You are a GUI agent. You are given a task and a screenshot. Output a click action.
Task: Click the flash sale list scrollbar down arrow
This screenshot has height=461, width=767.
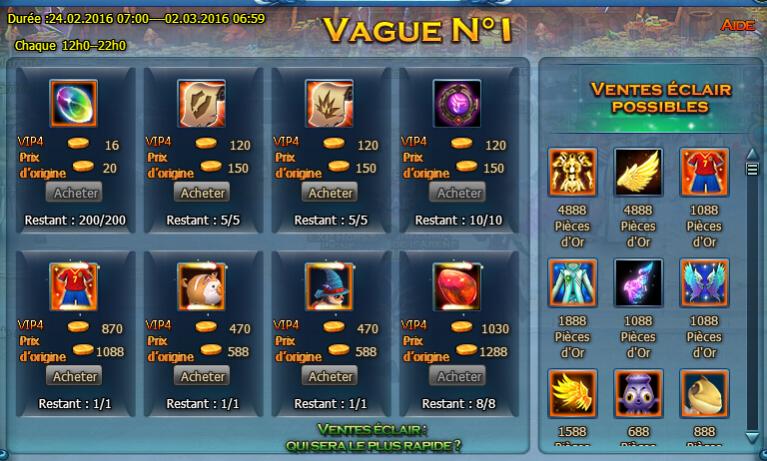pos(752,439)
